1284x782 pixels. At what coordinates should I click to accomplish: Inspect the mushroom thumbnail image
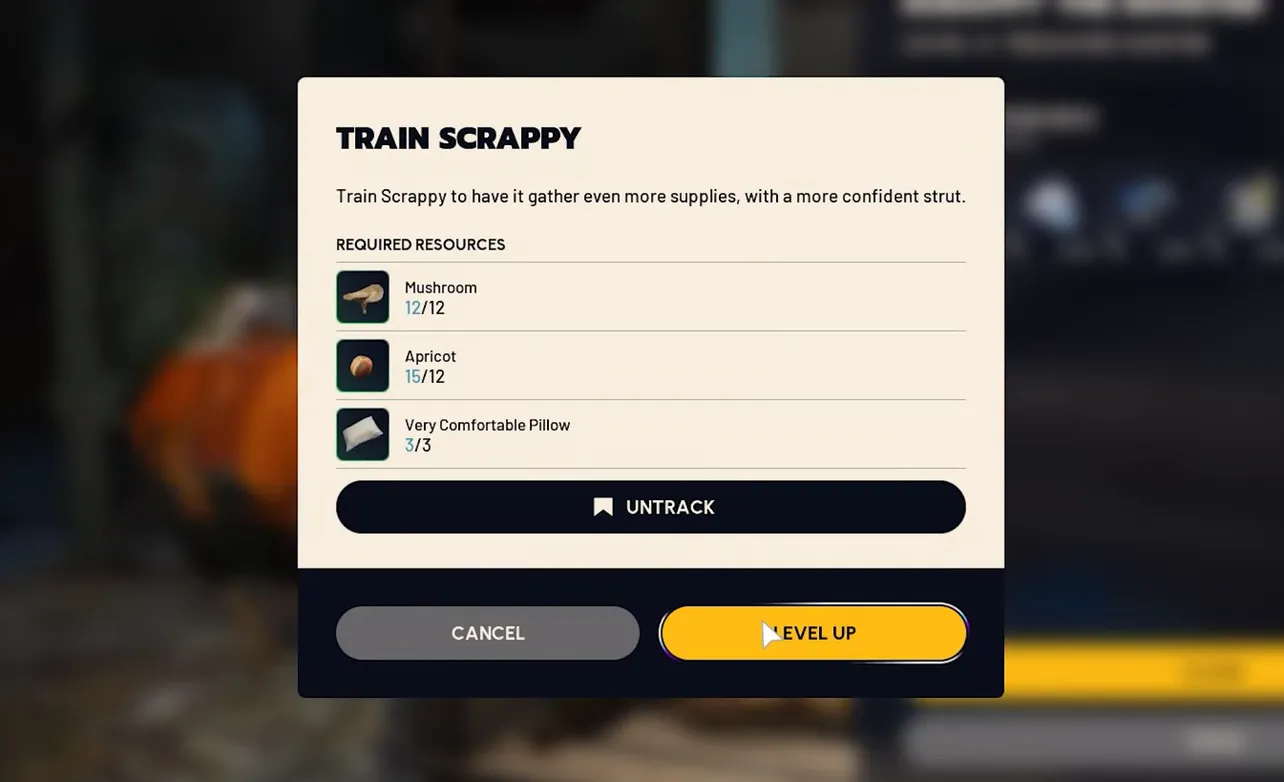(362, 296)
